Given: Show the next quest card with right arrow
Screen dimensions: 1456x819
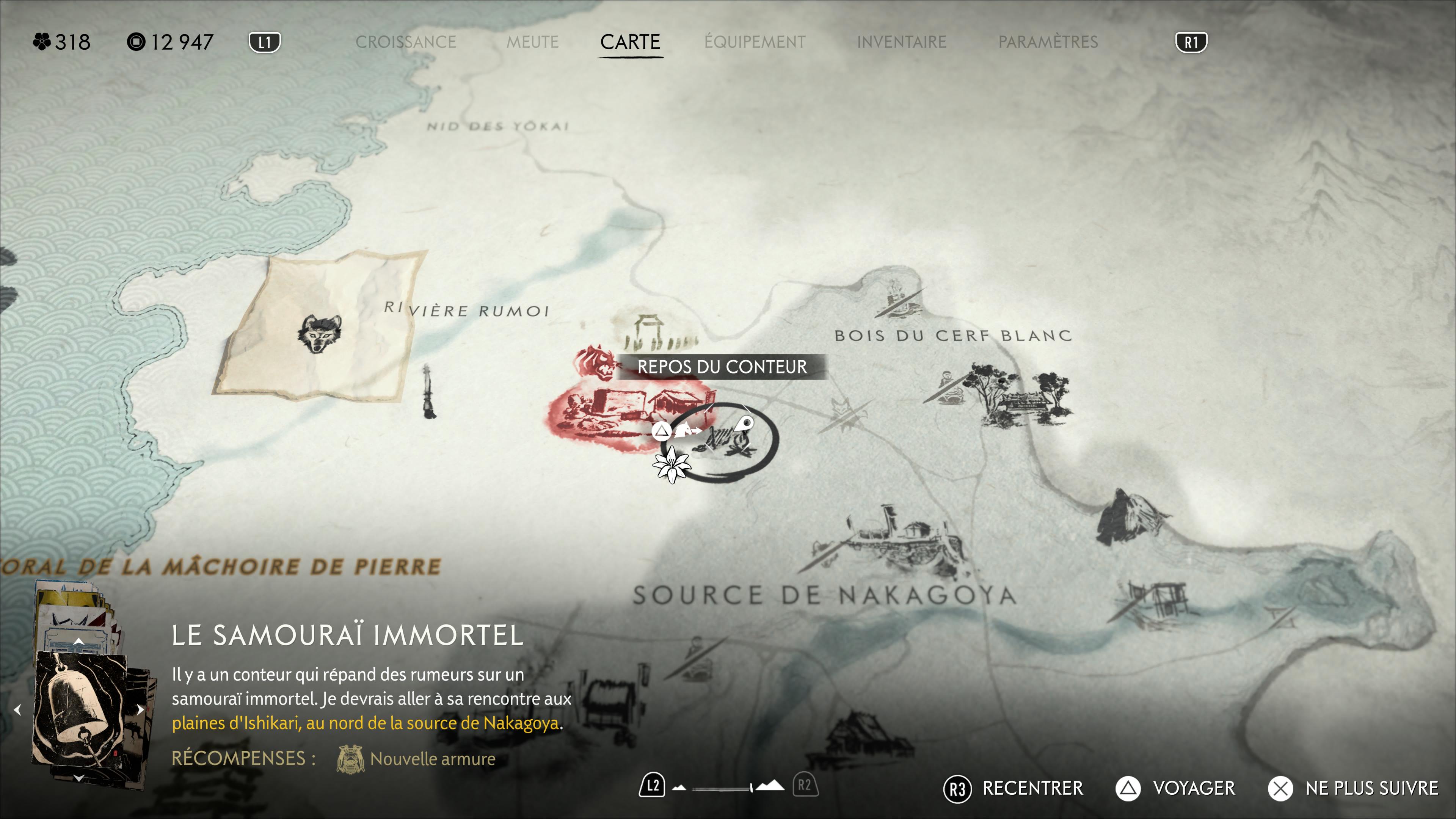Looking at the screenshot, I should 140,710.
